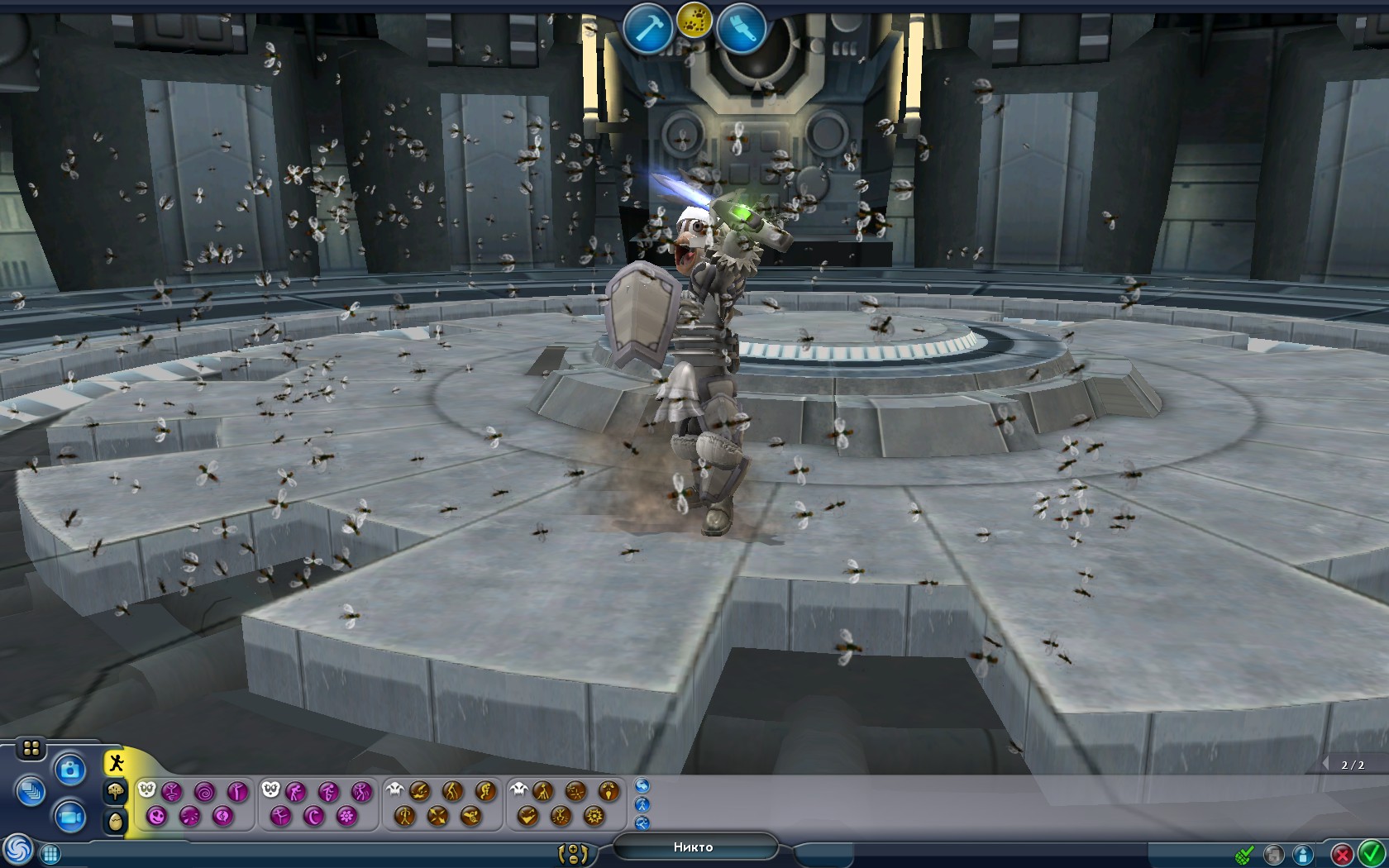
Task: Select the Test Drive figure tab
Action: pos(116,761)
